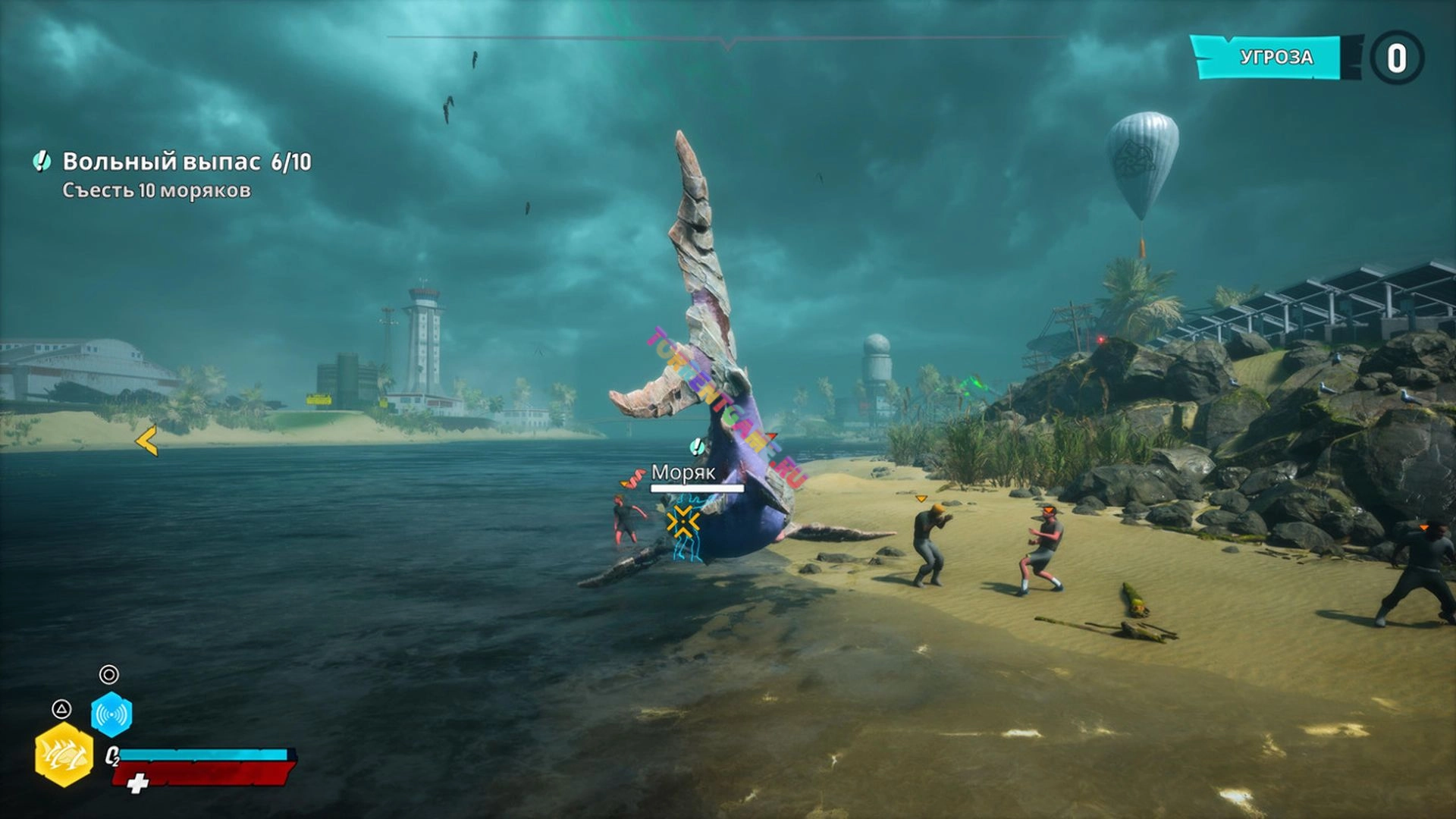
Task: Follow the yellow offscreen direction arrow
Action: coord(147,441)
